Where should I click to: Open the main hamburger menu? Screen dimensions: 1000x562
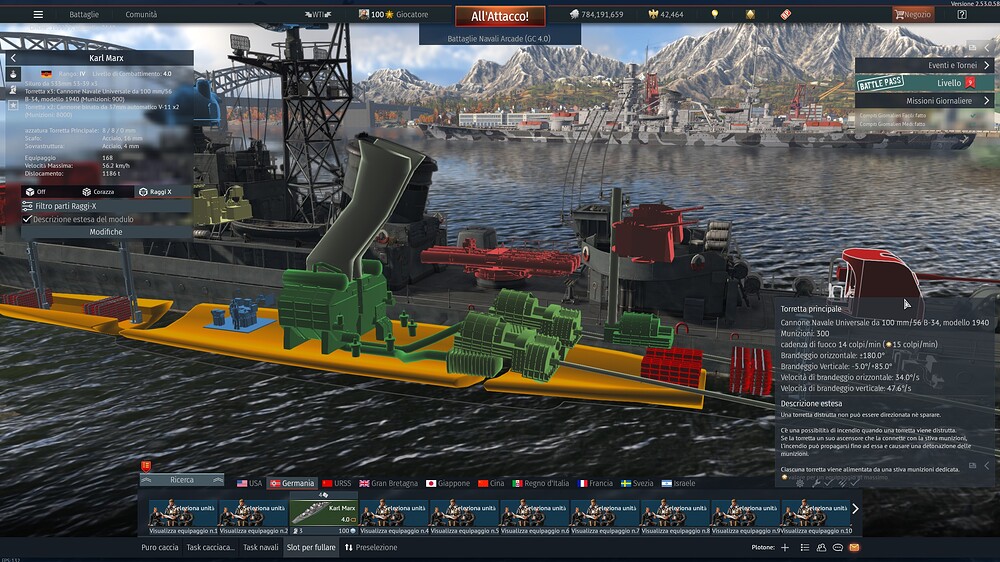[x=38, y=15]
